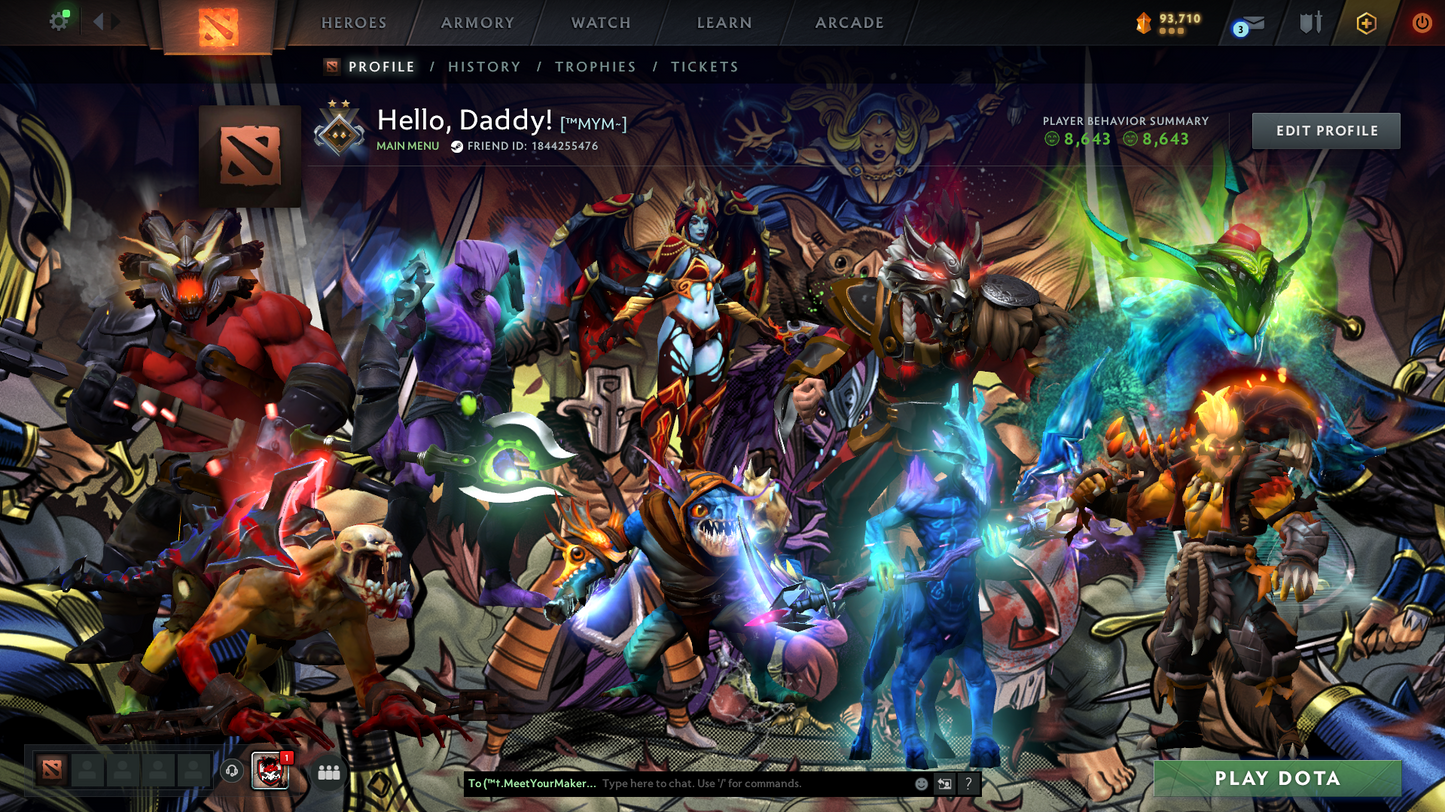The width and height of the screenshot is (1445, 812).
Task: Open the Heroes menu
Action: [x=353, y=23]
